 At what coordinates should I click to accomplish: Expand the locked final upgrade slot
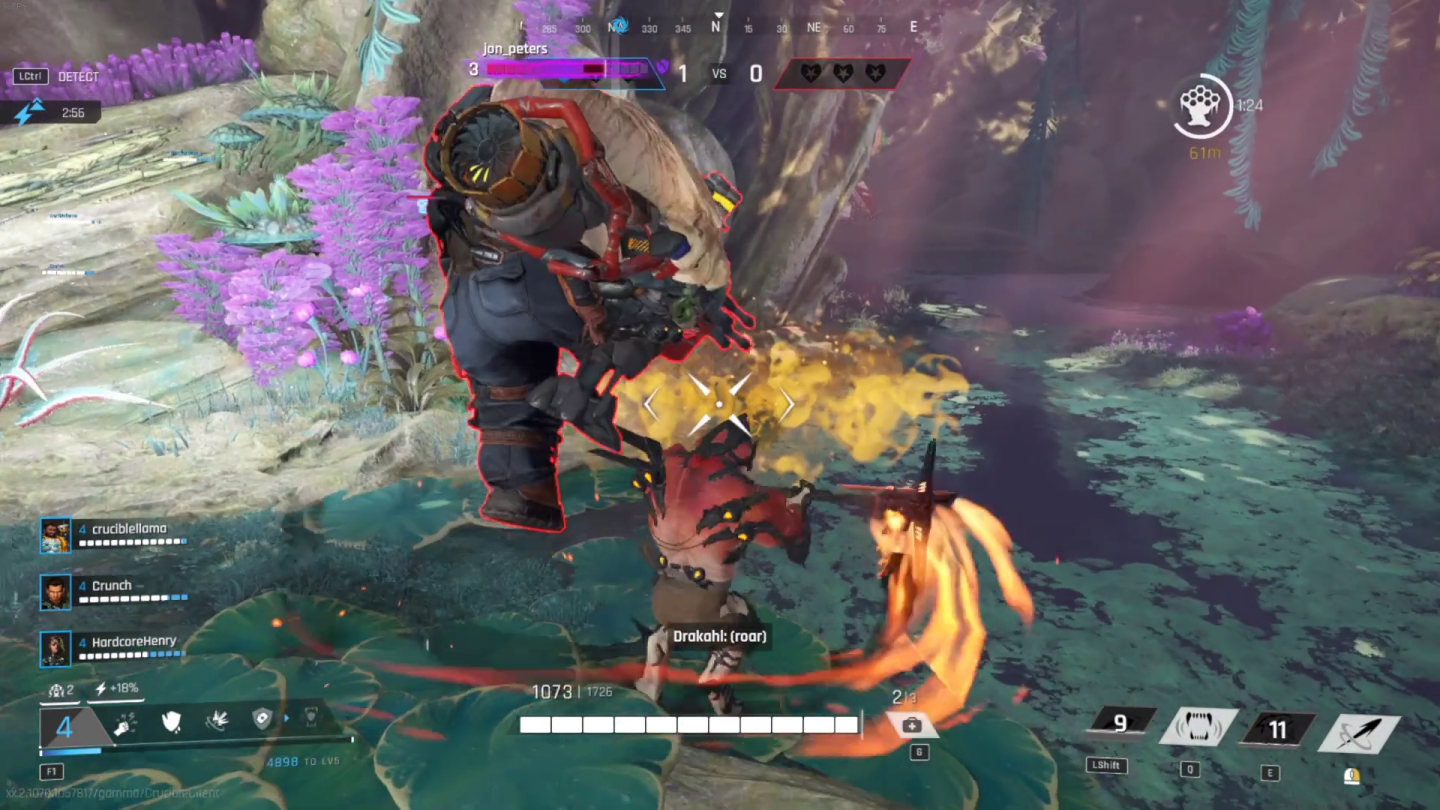(x=312, y=718)
